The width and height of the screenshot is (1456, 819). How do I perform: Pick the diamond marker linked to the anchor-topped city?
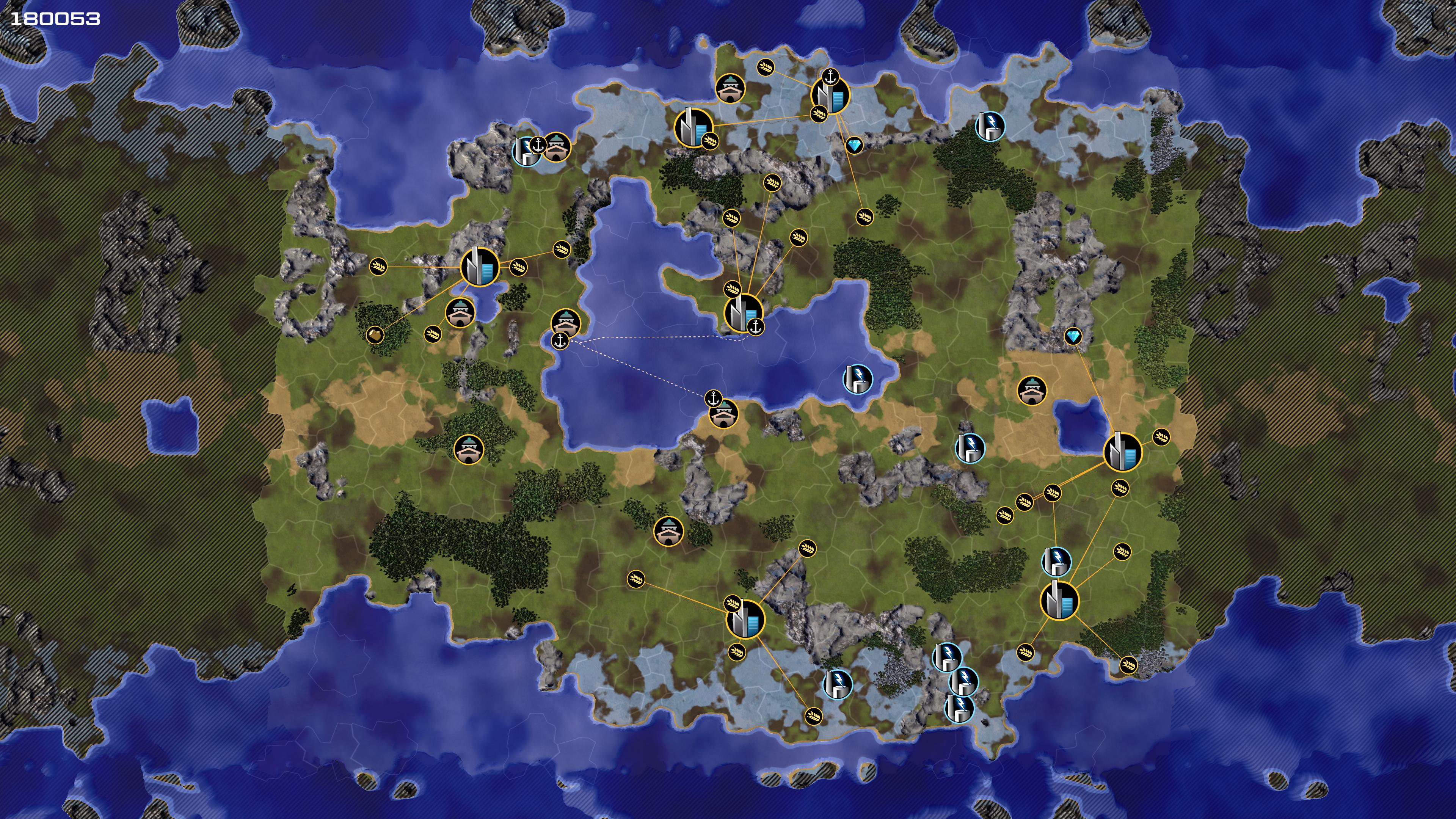pos(854,146)
